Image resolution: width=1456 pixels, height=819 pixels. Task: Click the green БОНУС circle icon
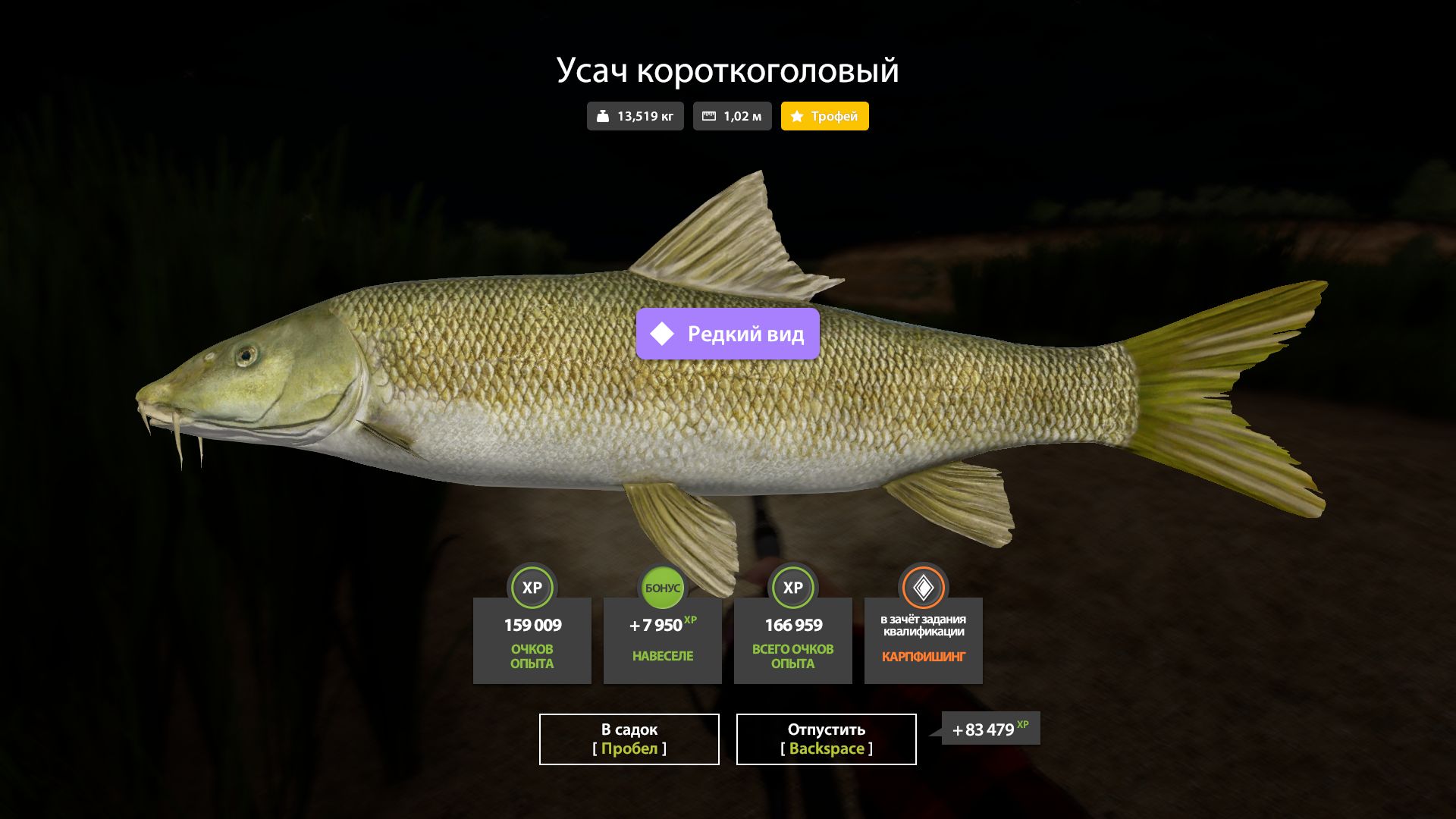point(662,588)
